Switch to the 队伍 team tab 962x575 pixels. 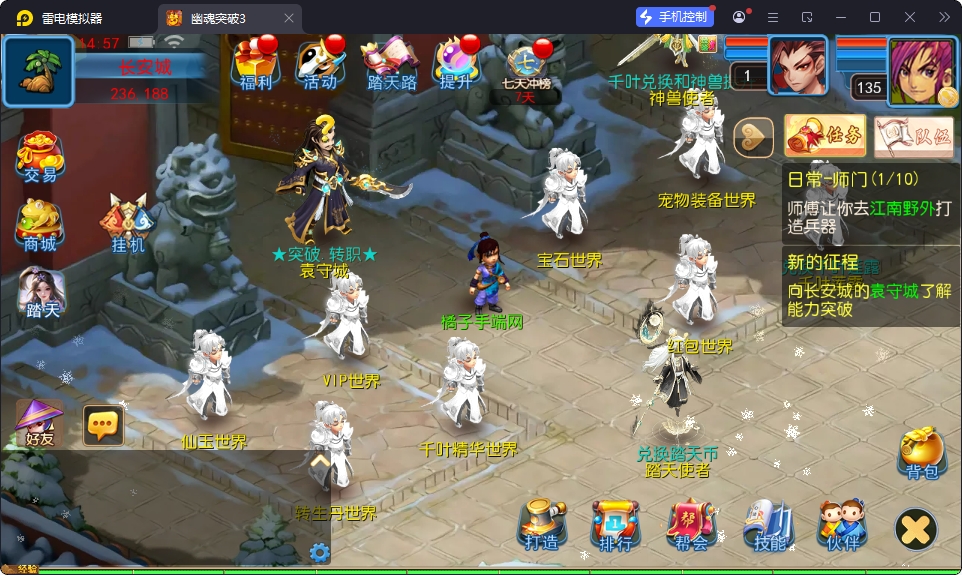click(913, 136)
